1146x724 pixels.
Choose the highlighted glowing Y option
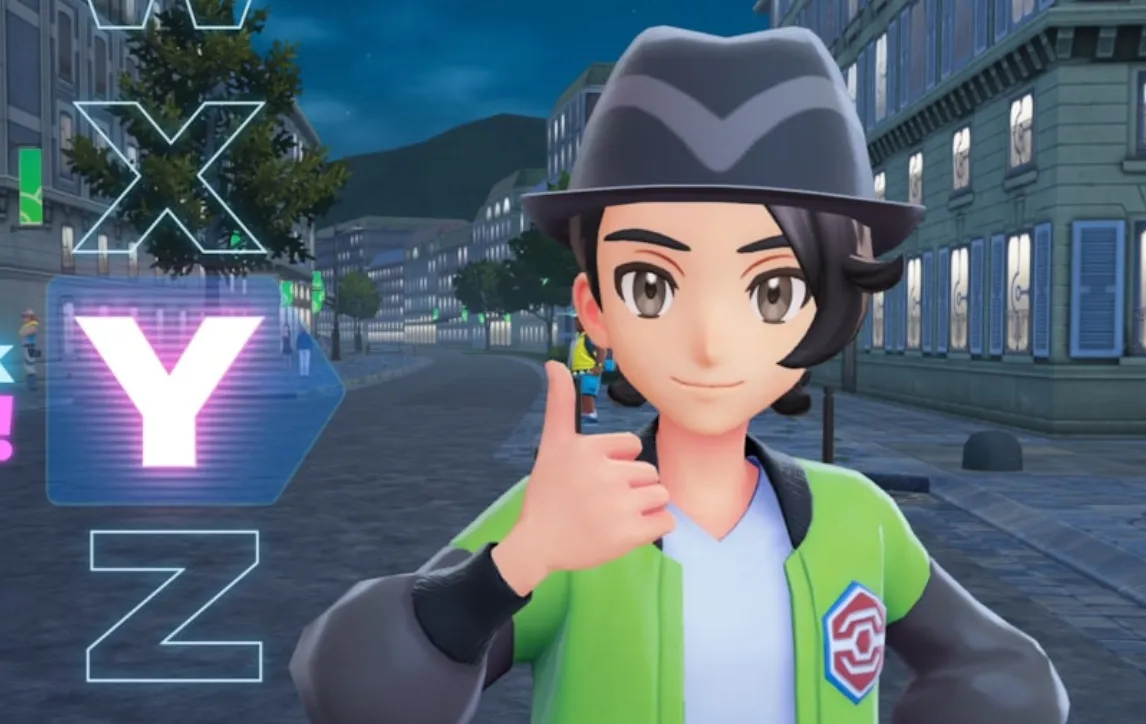170,389
